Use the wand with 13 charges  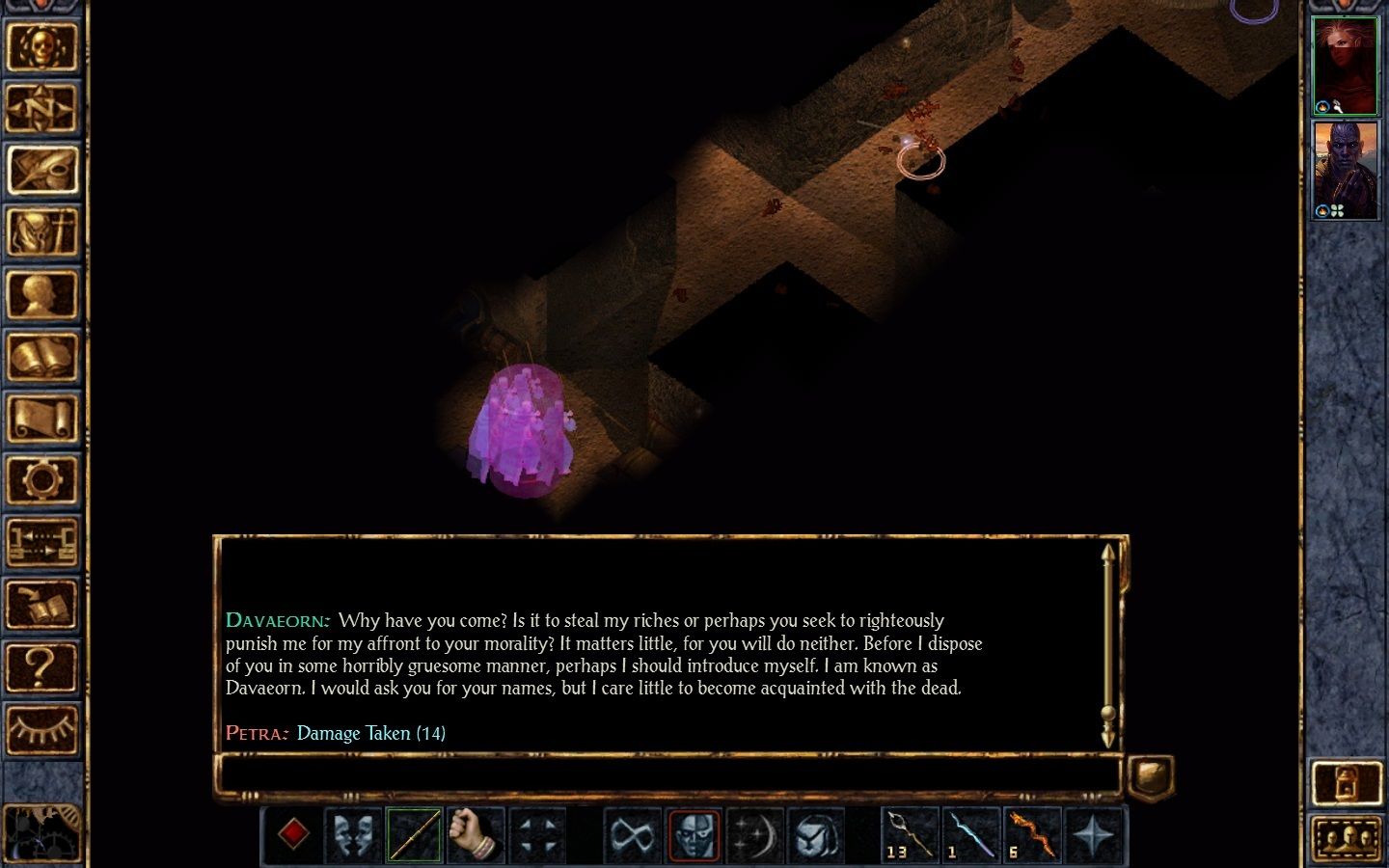coord(909,834)
